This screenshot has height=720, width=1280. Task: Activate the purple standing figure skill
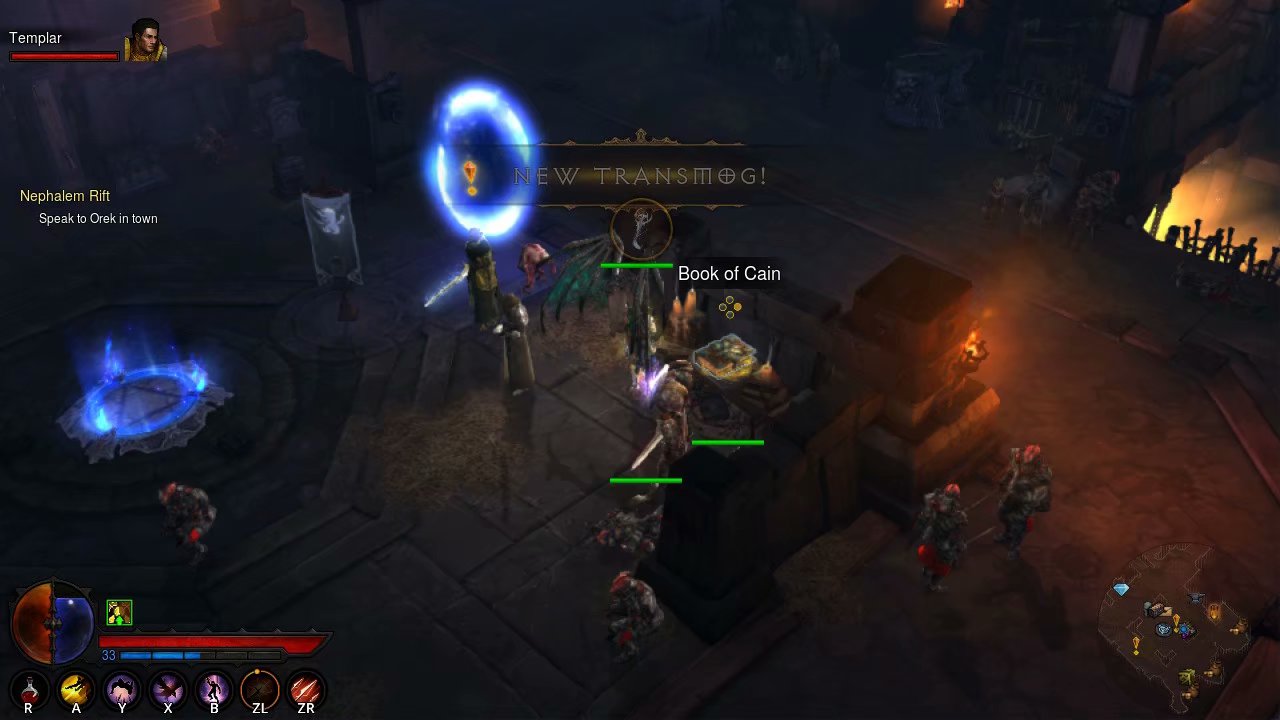click(x=213, y=689)
